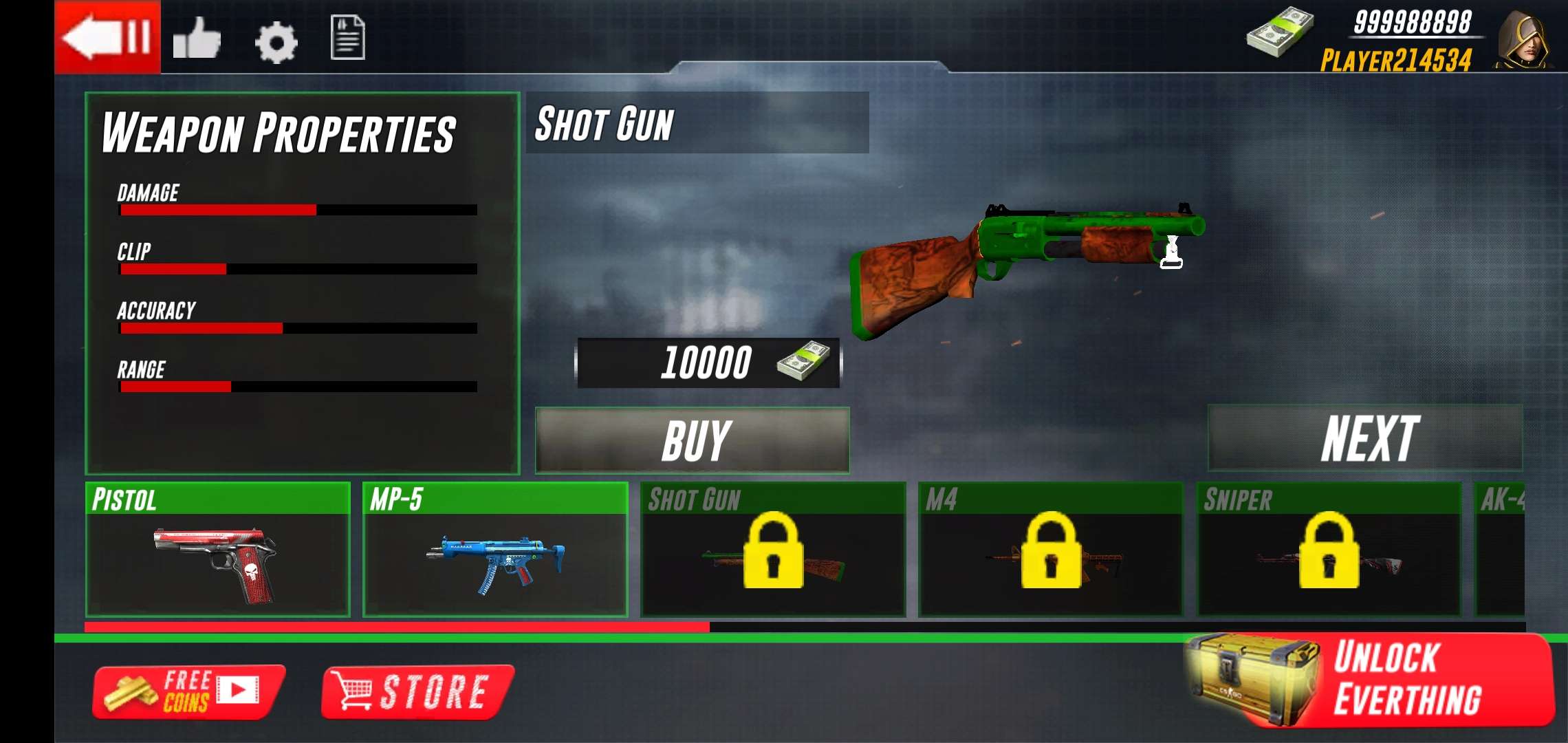
Task: Open settings via the gear icon
Action: (x=276, y=43)
